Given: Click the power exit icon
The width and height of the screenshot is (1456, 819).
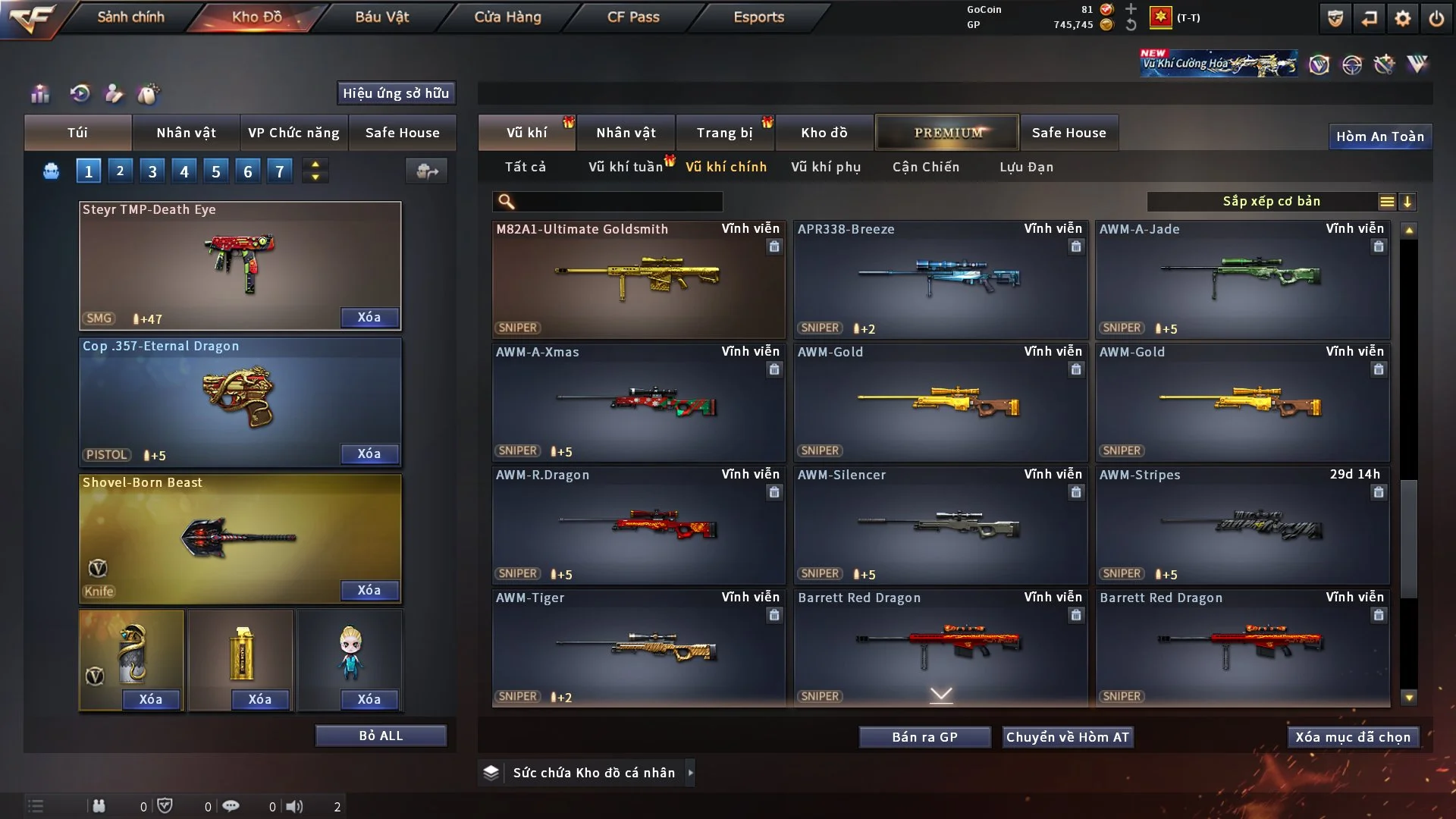Looking at the screenshot, I should pos(1436,18).
